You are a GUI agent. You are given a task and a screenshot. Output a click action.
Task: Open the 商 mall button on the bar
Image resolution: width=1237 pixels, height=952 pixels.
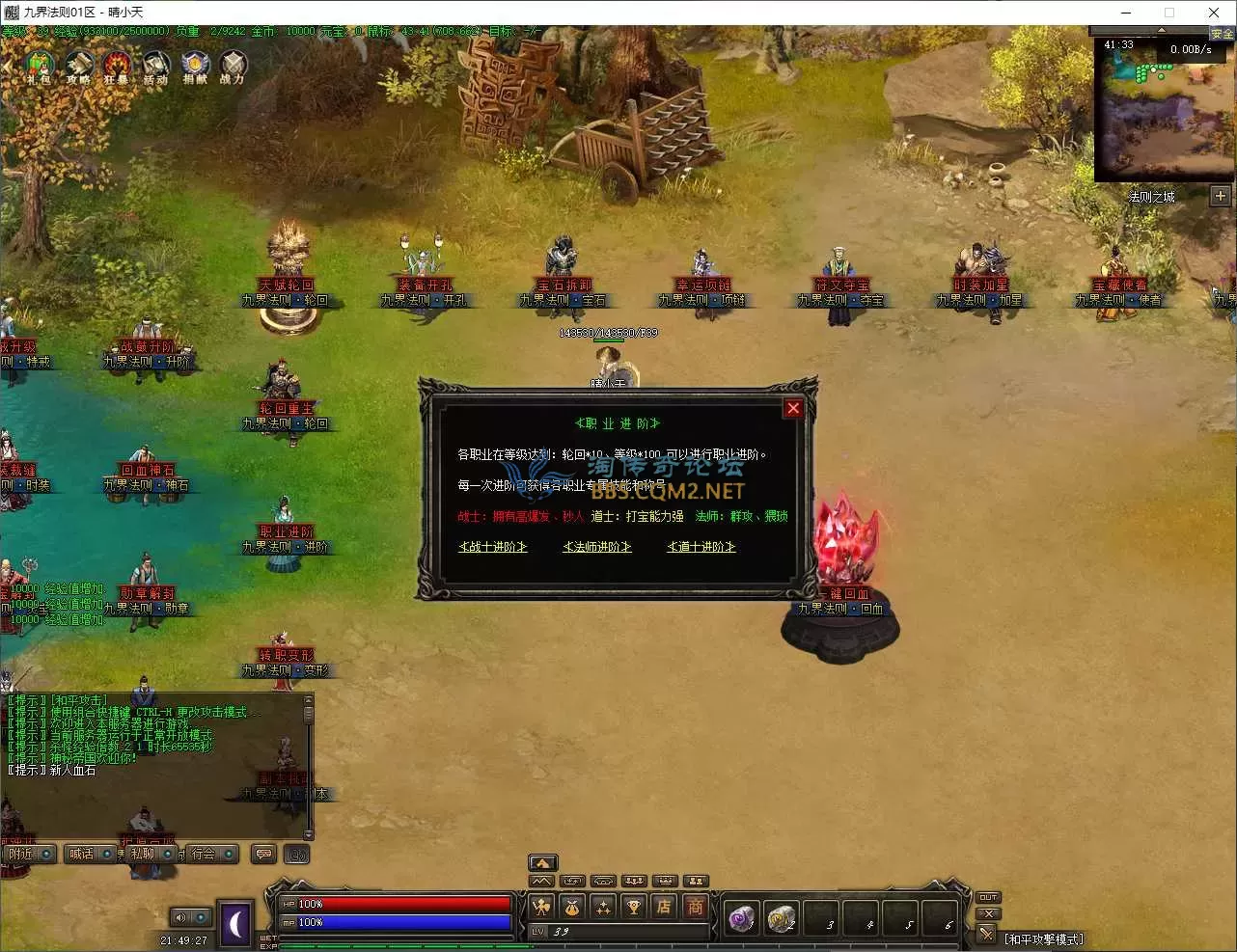tap(695, 907)
